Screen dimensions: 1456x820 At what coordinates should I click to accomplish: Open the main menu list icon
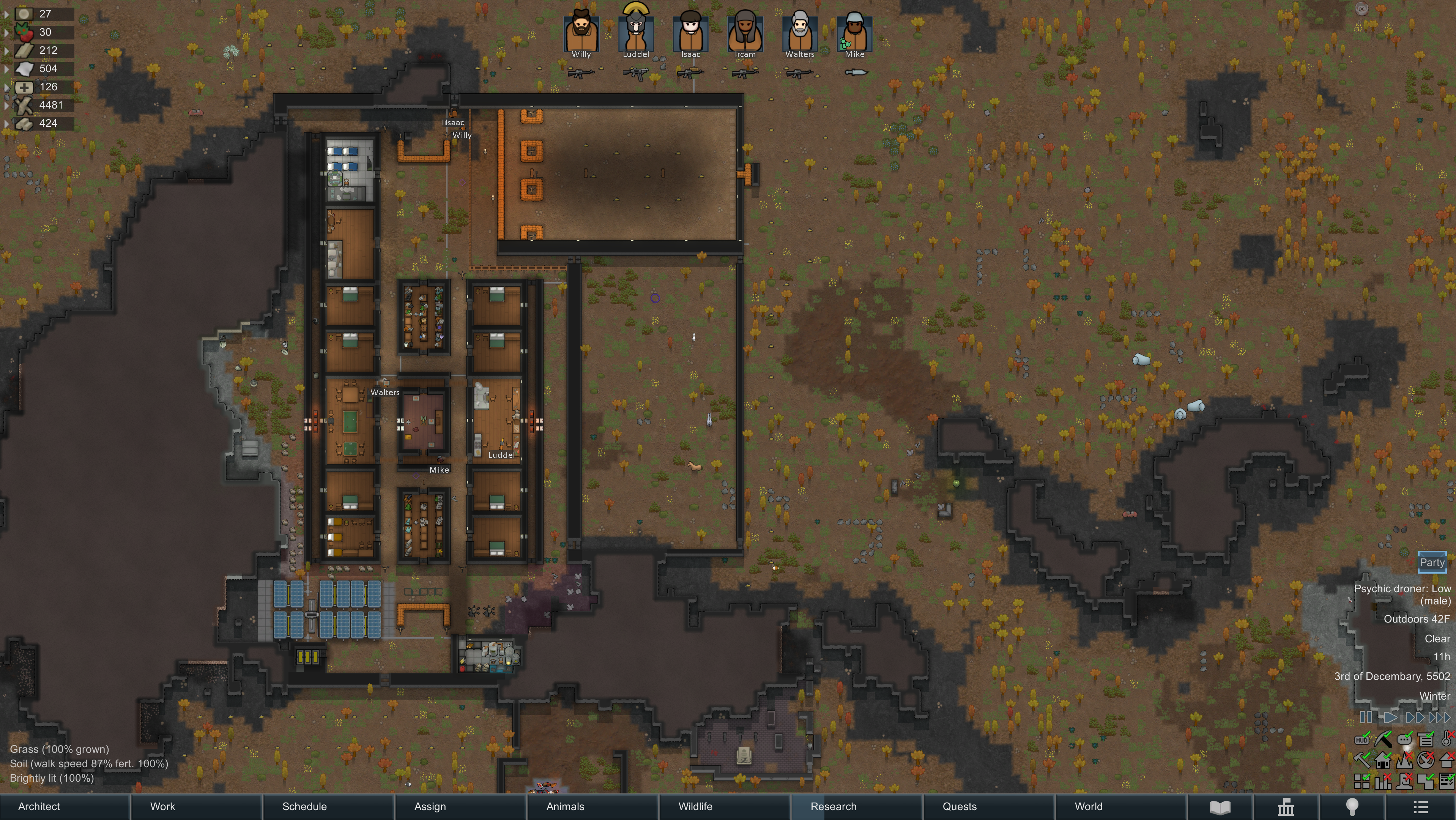click(1420, 807)
